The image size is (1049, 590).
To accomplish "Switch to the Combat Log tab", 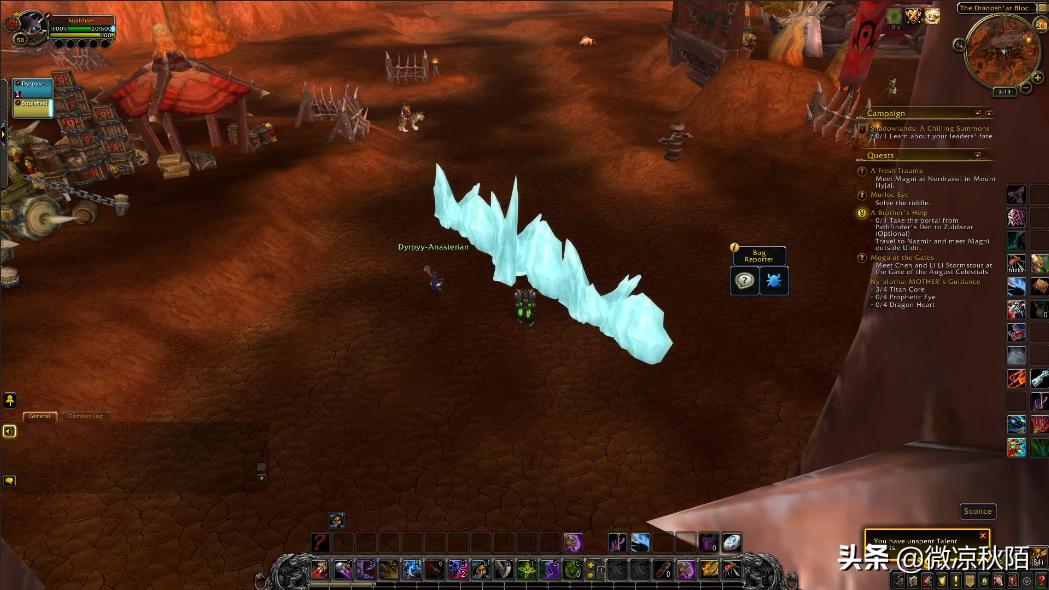I will tap(86, 416).
